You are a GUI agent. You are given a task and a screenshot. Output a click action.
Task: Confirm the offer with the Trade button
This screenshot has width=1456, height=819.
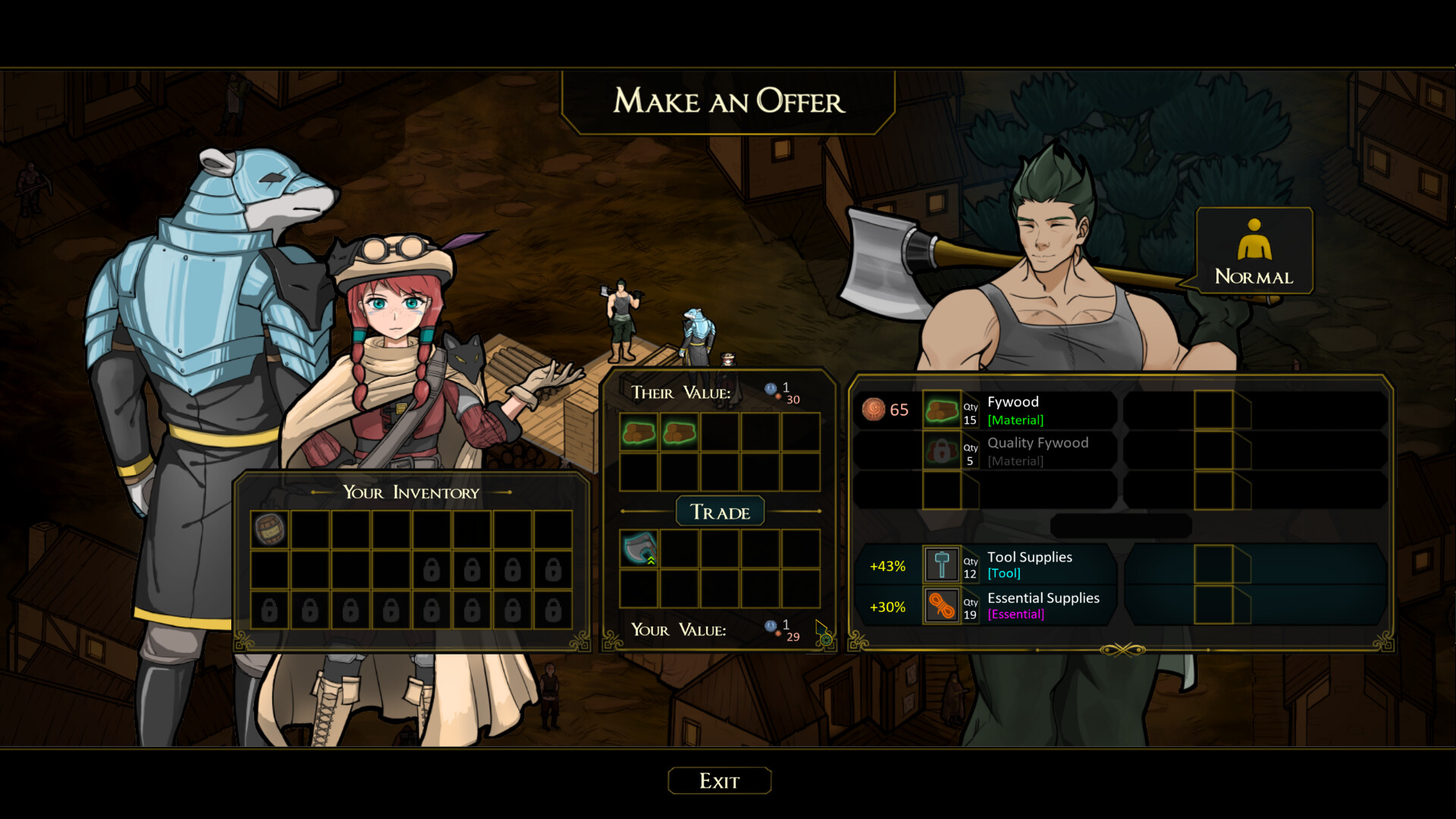[720, 513]
